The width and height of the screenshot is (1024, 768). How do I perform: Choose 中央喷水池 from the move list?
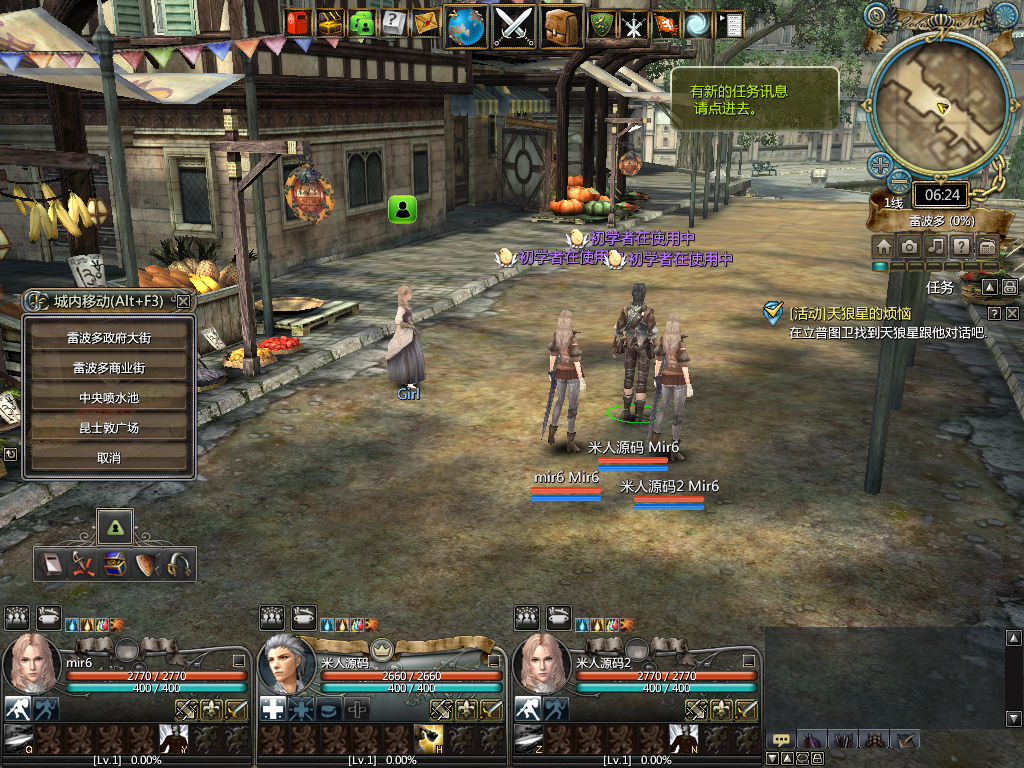point(109,398)
